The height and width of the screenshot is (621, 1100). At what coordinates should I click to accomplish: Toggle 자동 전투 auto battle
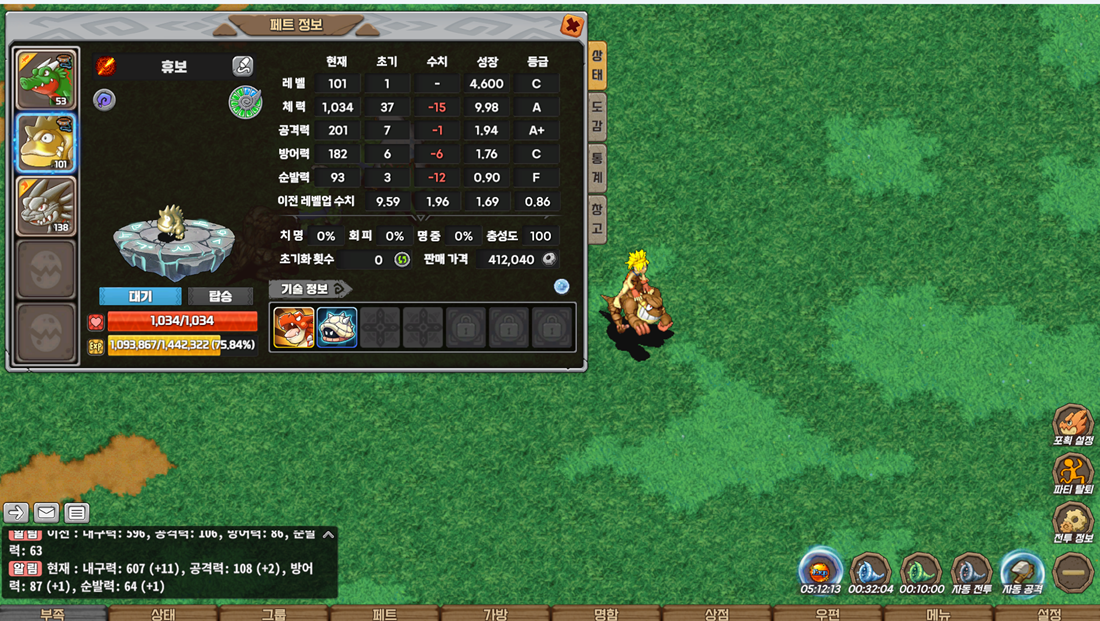(x=971, y=573)
